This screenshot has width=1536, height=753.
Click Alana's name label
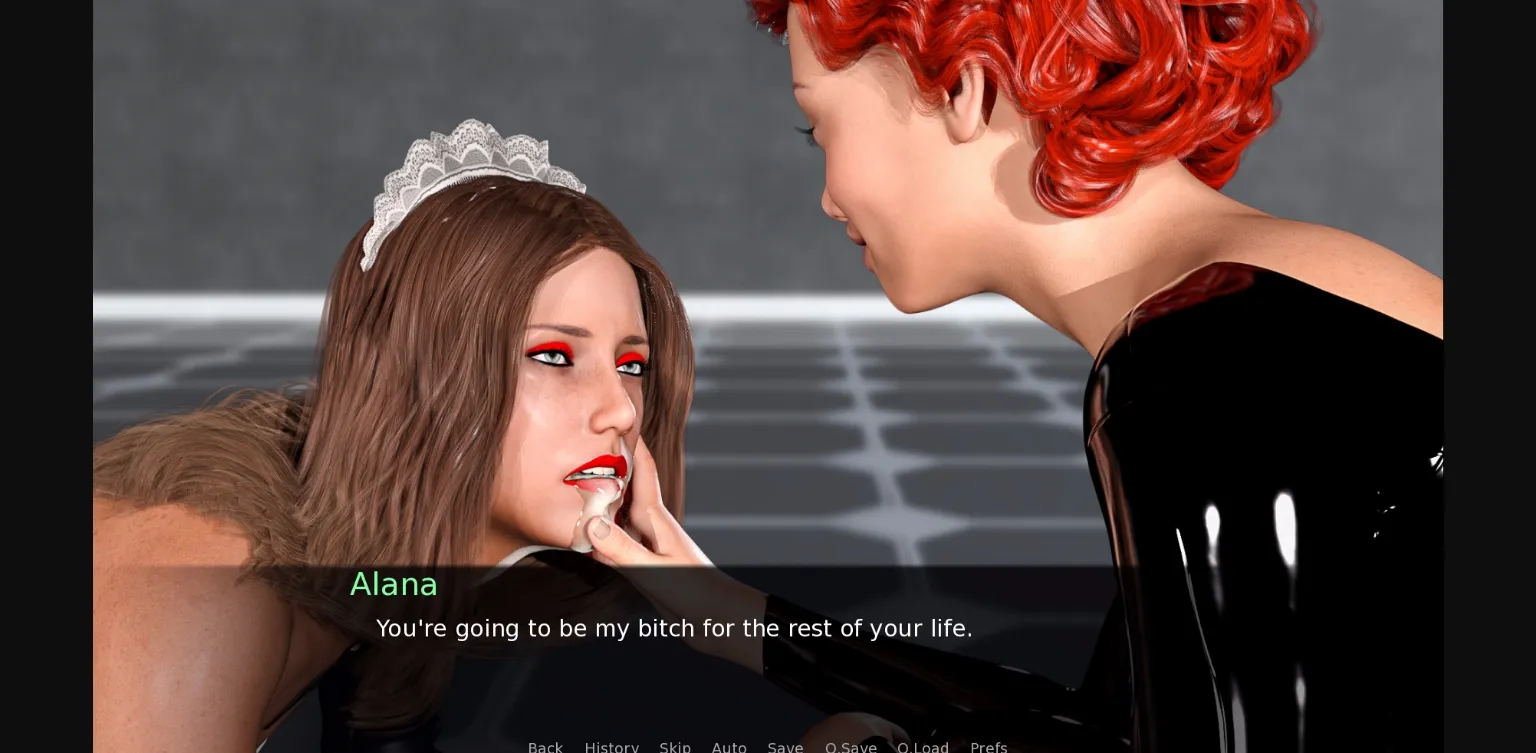click(x=394, y=584)
